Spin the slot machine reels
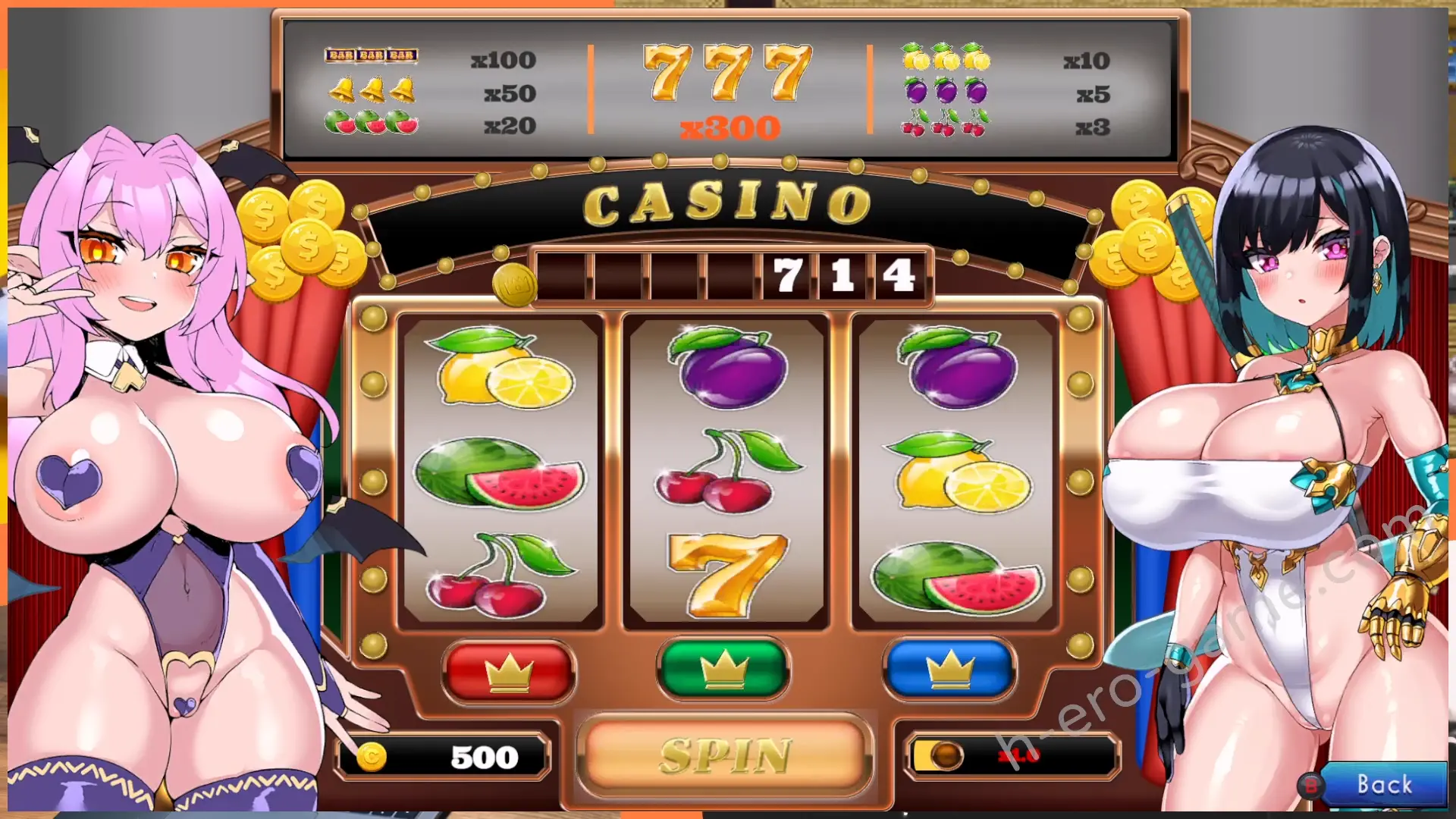This screenshot has height=819, width=1456. (724, 755)
